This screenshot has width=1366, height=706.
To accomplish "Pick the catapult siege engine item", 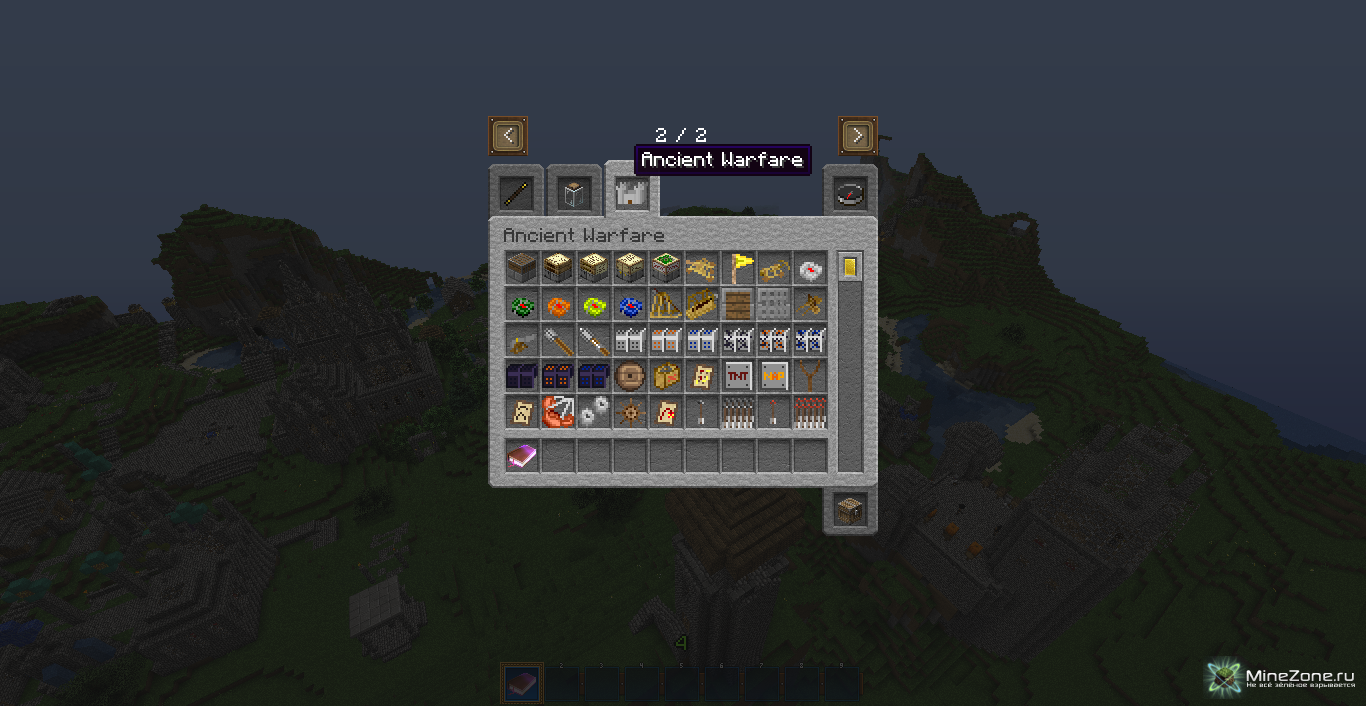I will pos(665,304).
